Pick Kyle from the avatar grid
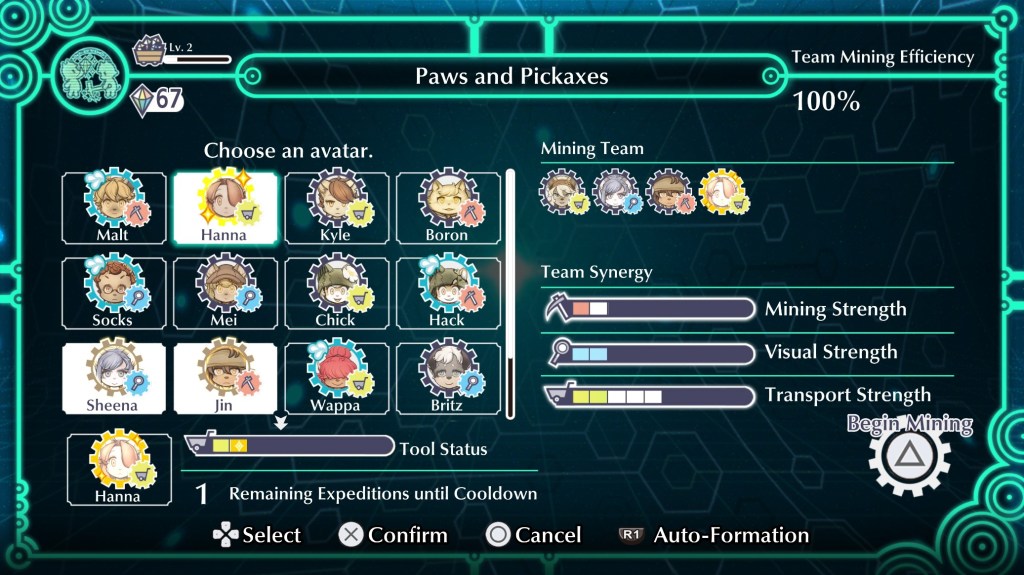Viewport: 1024px width, 575px height. tap(336, 208)
